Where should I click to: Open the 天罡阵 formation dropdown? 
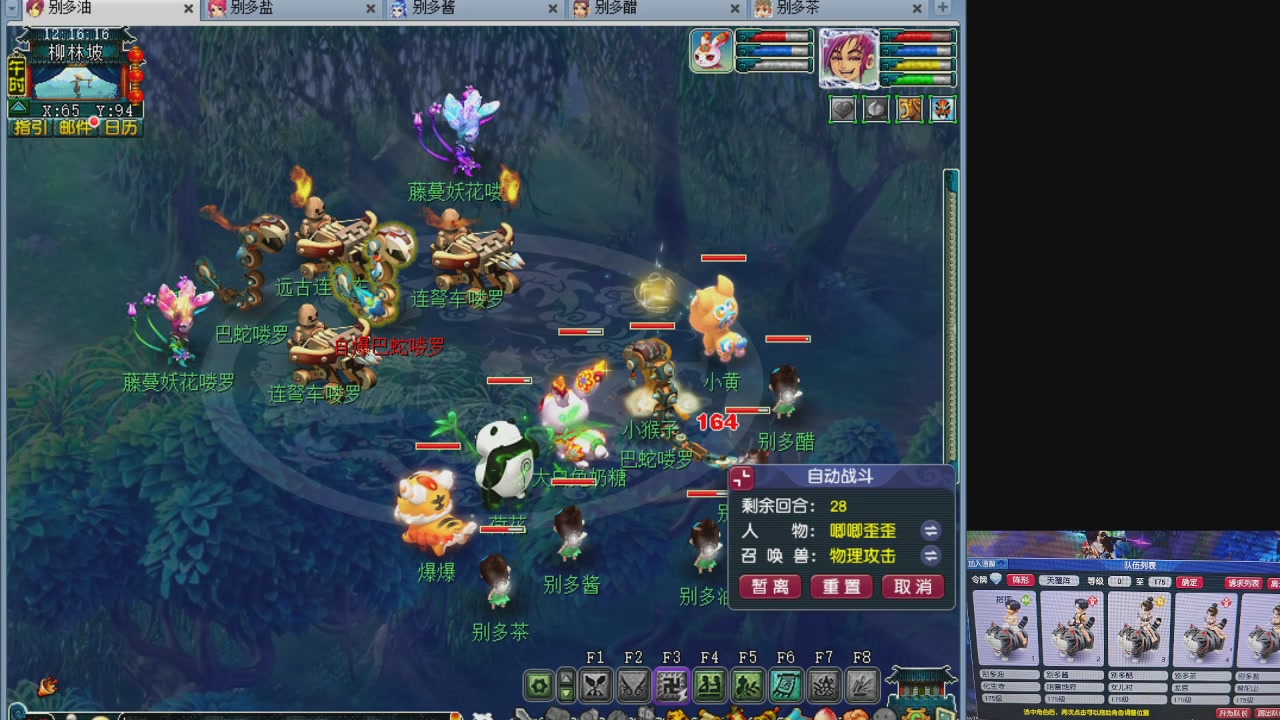pyautogui.click(x=1058, y=582)
